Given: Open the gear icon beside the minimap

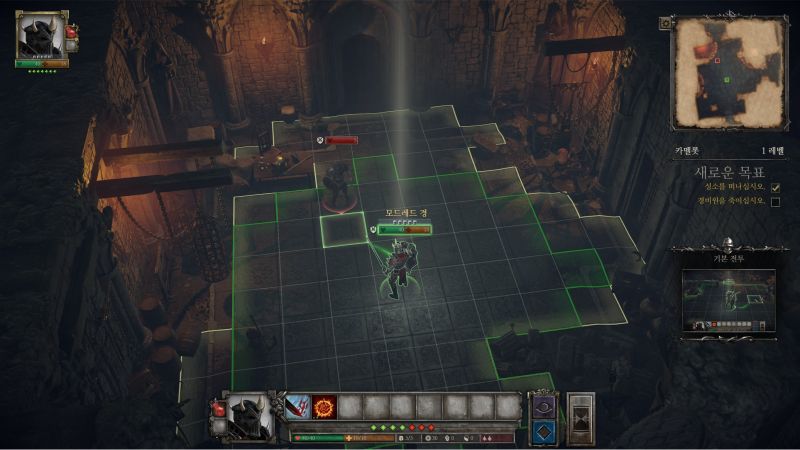Looking at the screenshot, I should [x=666, y=23].
